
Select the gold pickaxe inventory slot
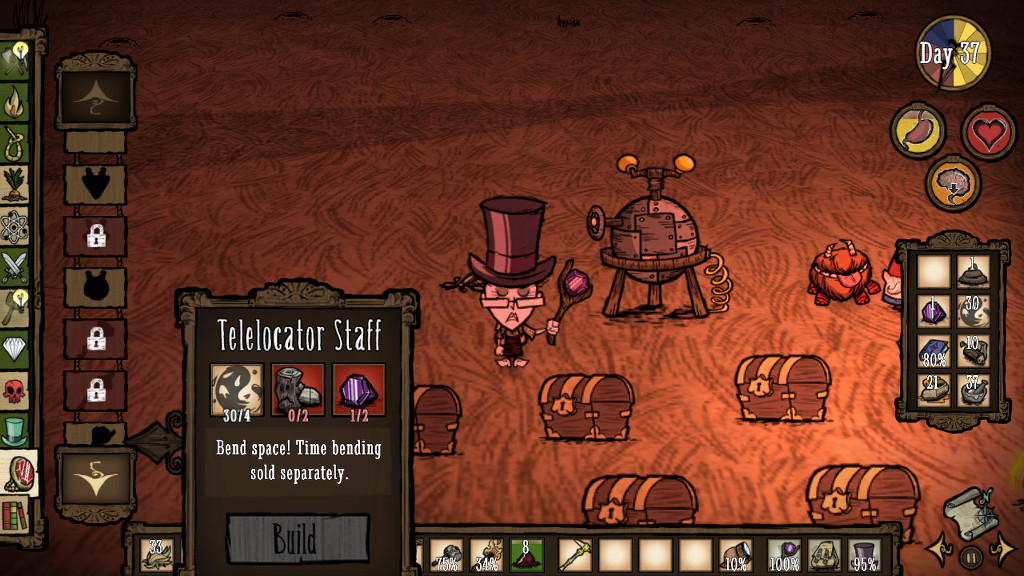tap(575, 553)
